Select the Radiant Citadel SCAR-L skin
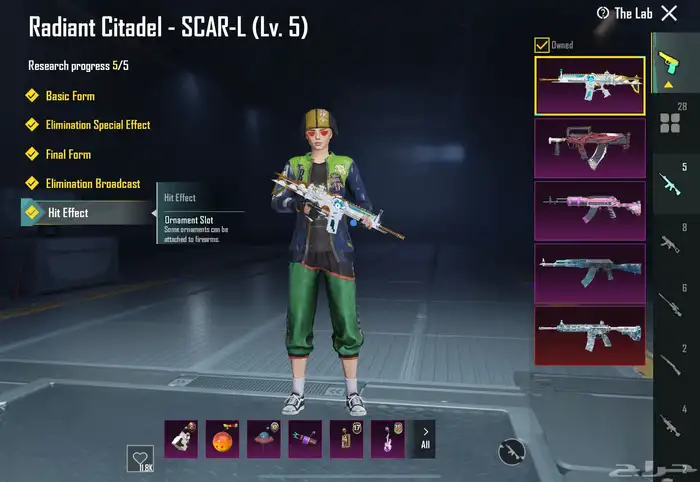The image size is (700, 482). click(x=589, y=84)
